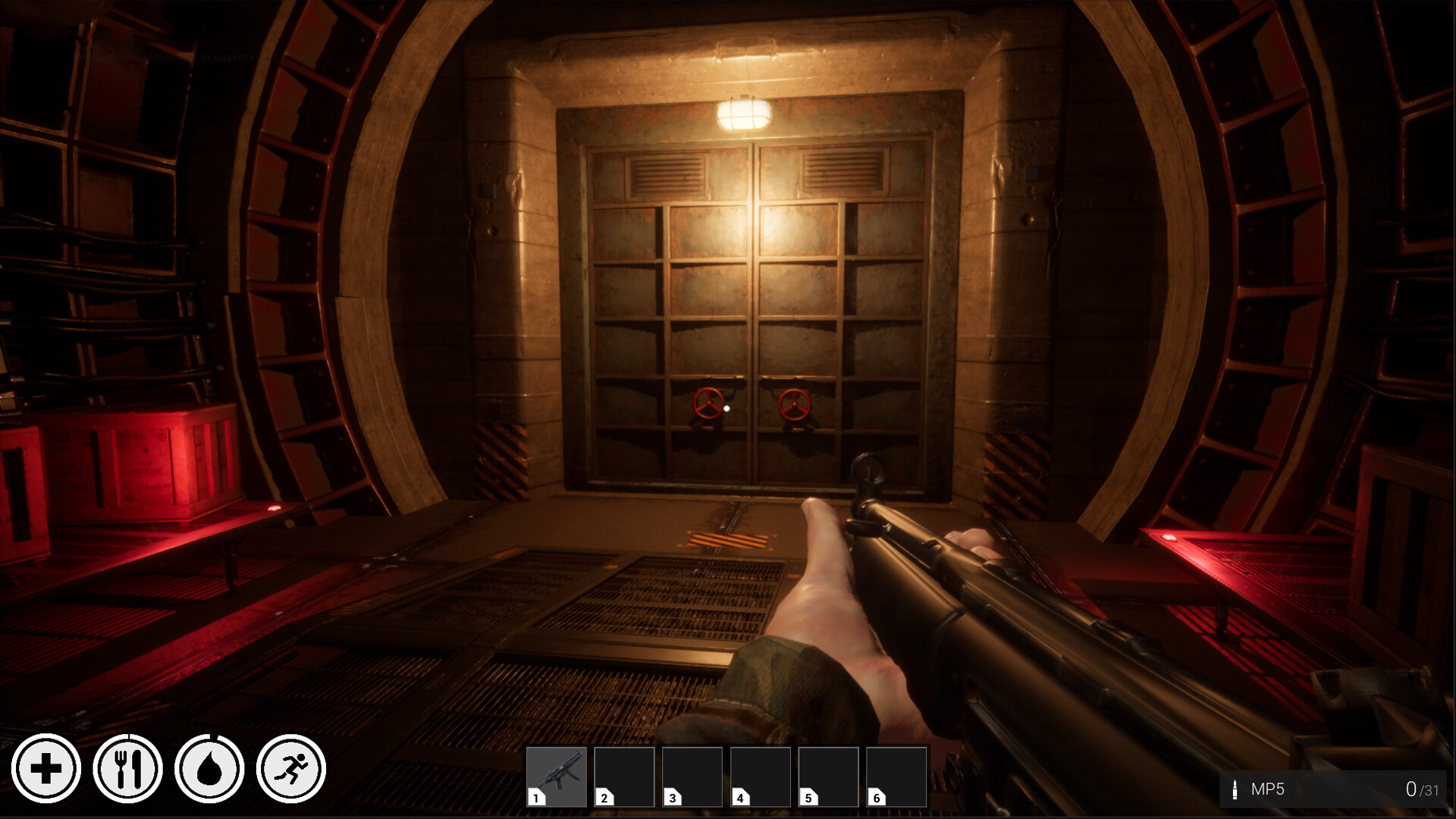This screenshot has width=1456, height=819.
Task: Click the thirst water drop icon
Action: 209,769
